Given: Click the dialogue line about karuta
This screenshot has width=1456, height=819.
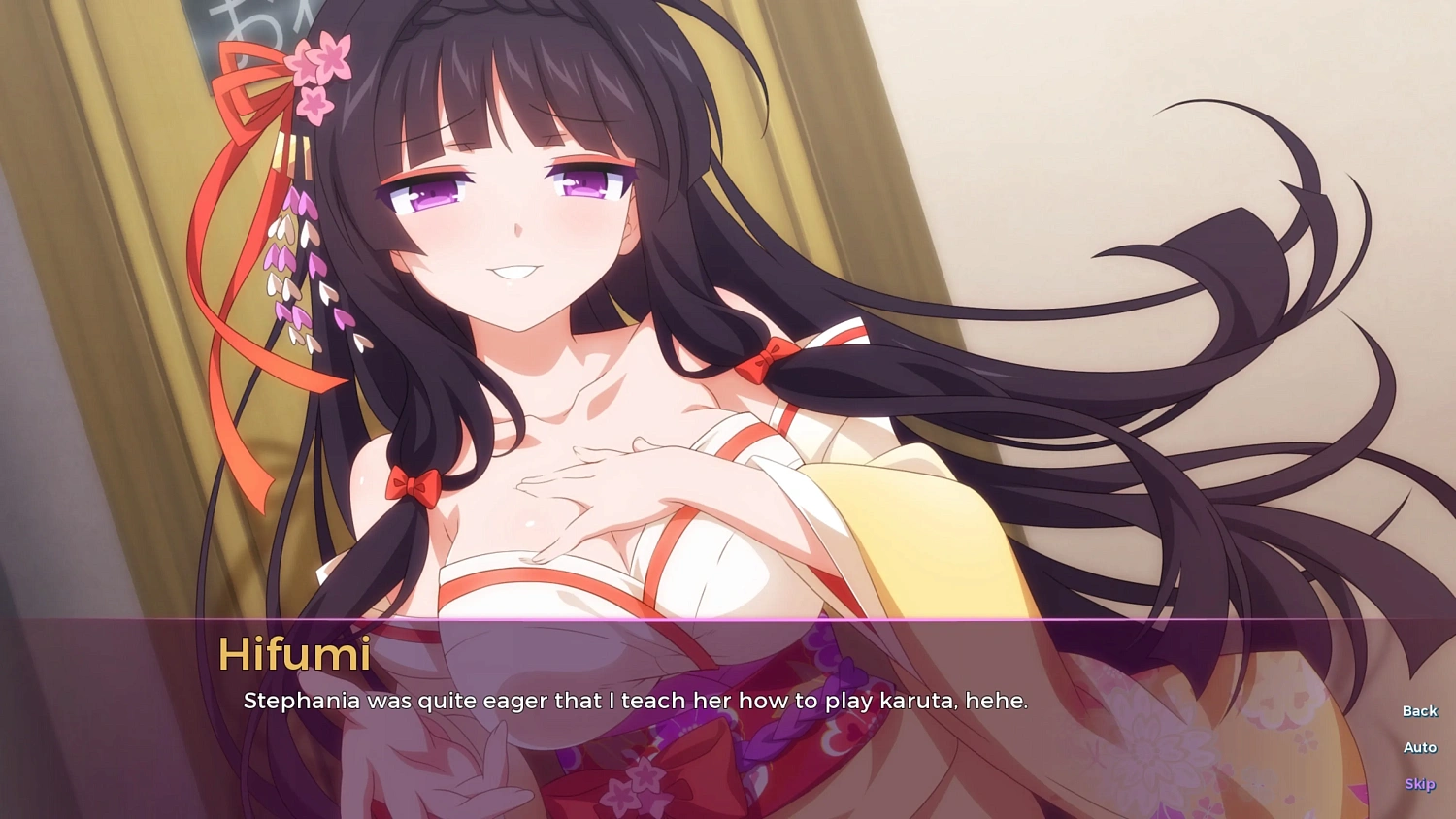Looking at the screenshot, I should tap(637, 701).
